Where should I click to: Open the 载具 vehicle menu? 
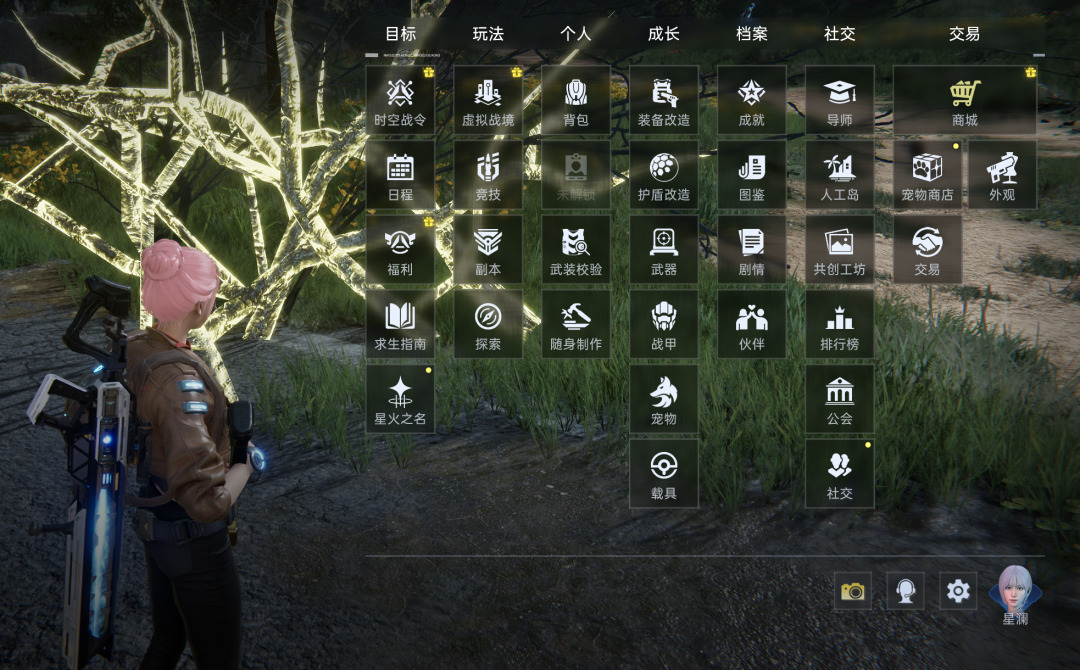click(x=664, y=473)
